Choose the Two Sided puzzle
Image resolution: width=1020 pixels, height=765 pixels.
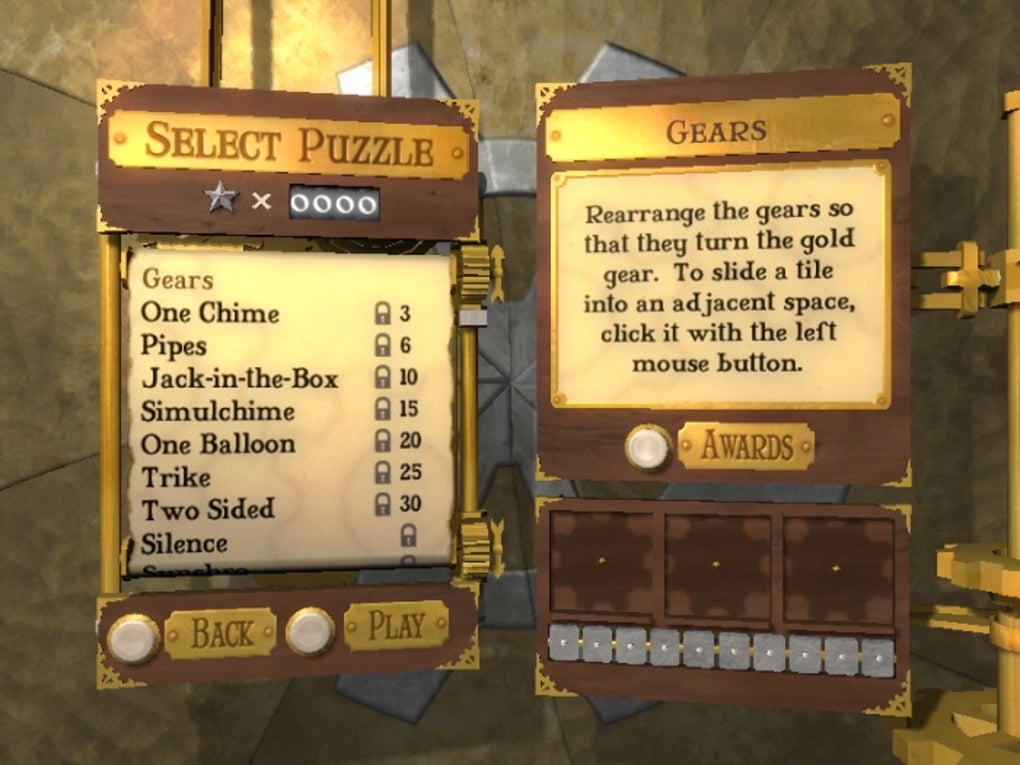[x=207, y=509]
